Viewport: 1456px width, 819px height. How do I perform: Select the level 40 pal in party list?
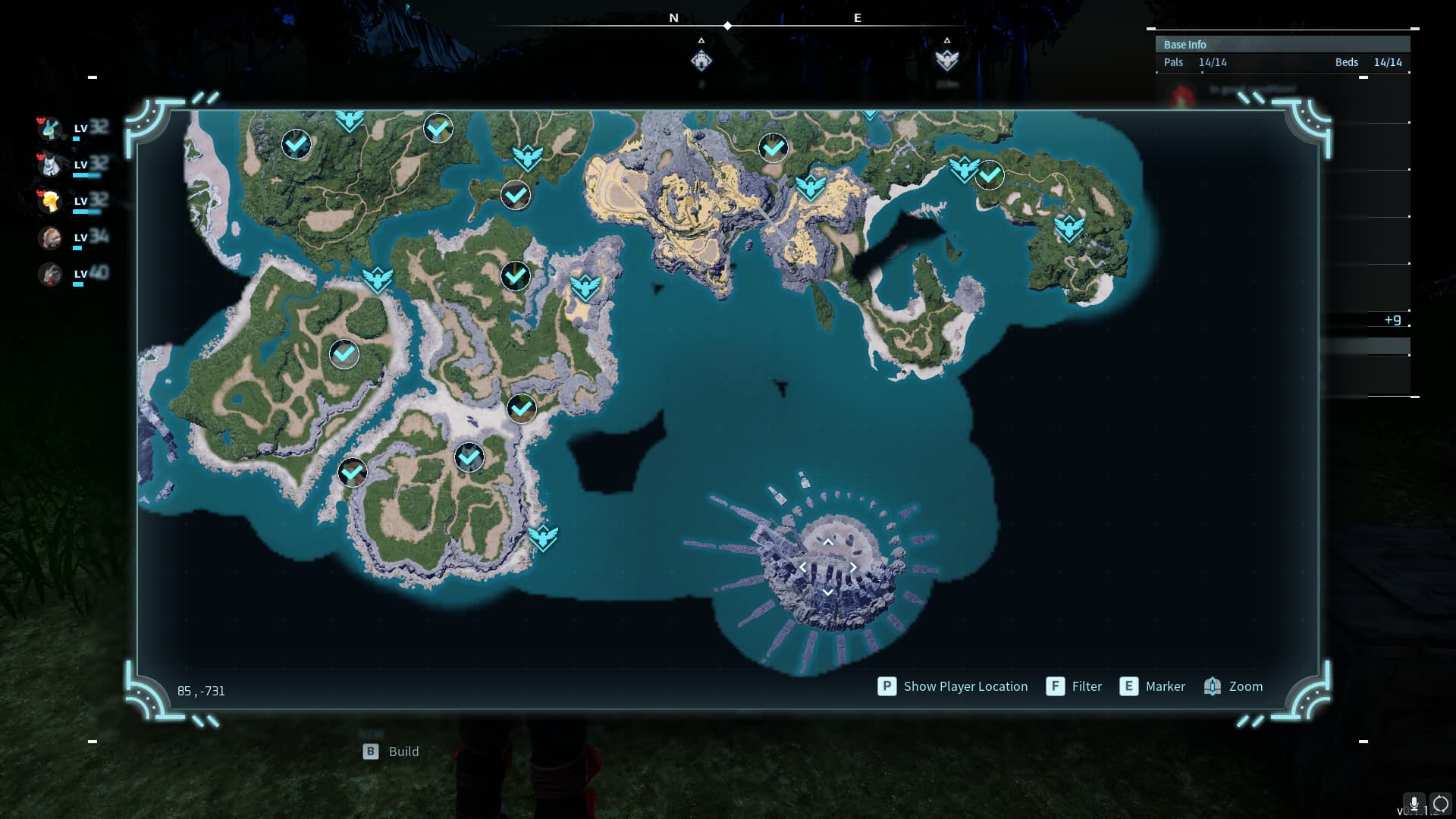(x=50, y=274)
